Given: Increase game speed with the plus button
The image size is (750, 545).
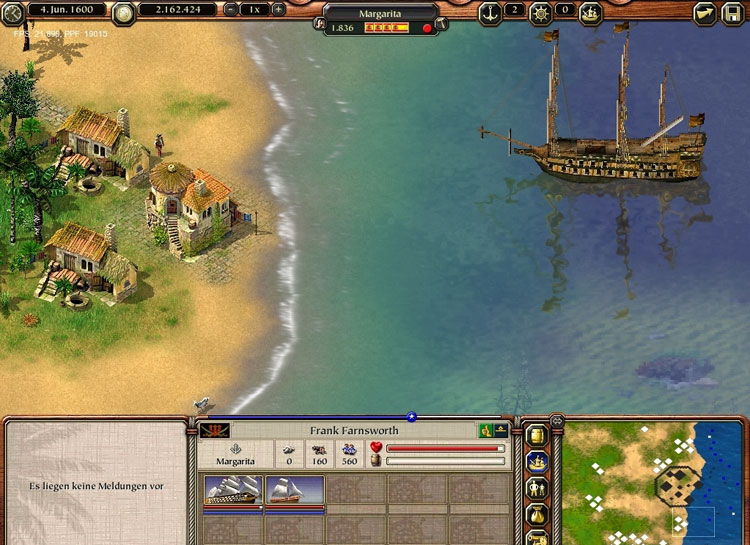Looking at the screenshot, I should [279, 9].
